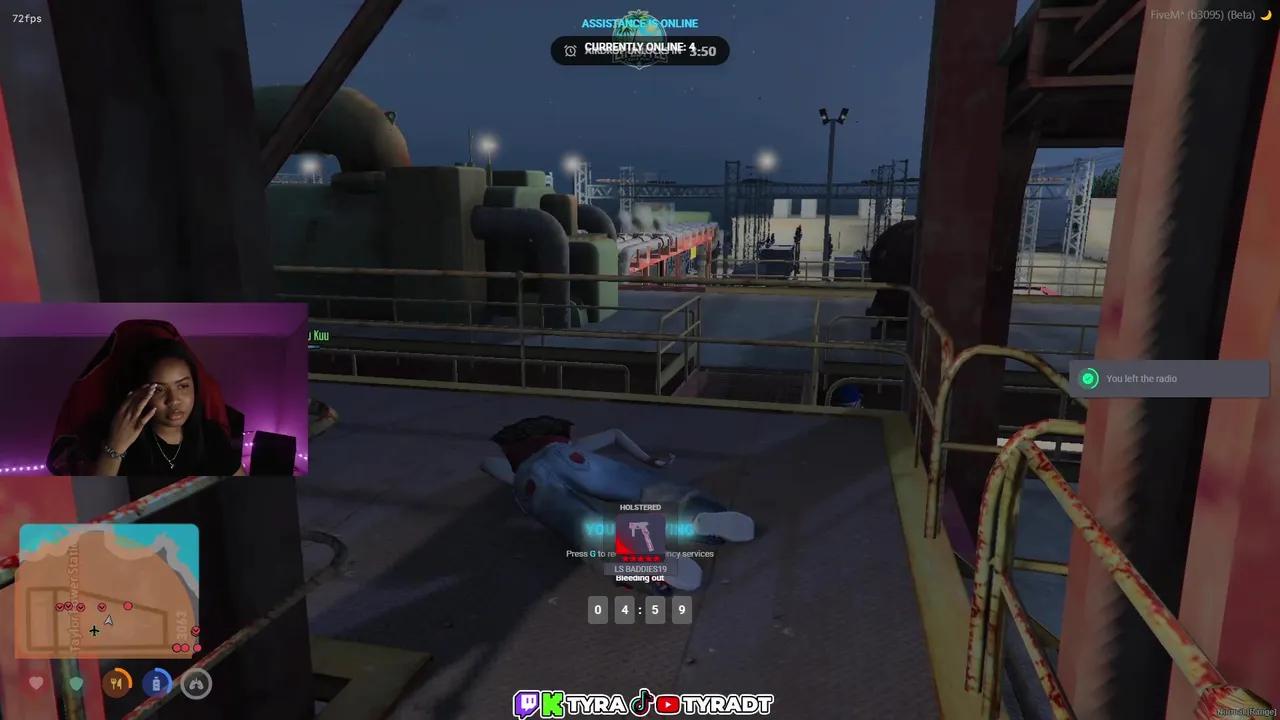Click the blue thirst bottle icon
This screenshot has width=1280, height=720.
point(157,683)
